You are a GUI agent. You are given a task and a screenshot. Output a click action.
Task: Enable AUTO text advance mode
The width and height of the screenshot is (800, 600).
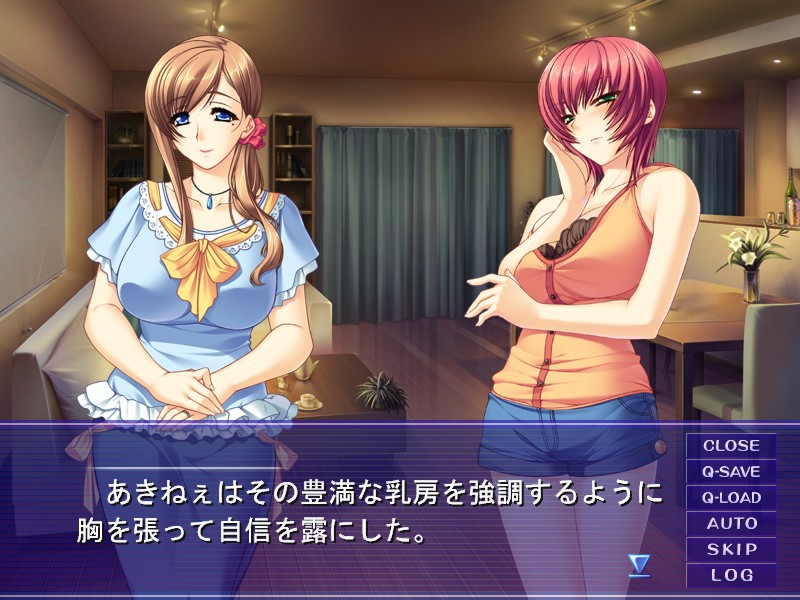click(x=731, y=523)
